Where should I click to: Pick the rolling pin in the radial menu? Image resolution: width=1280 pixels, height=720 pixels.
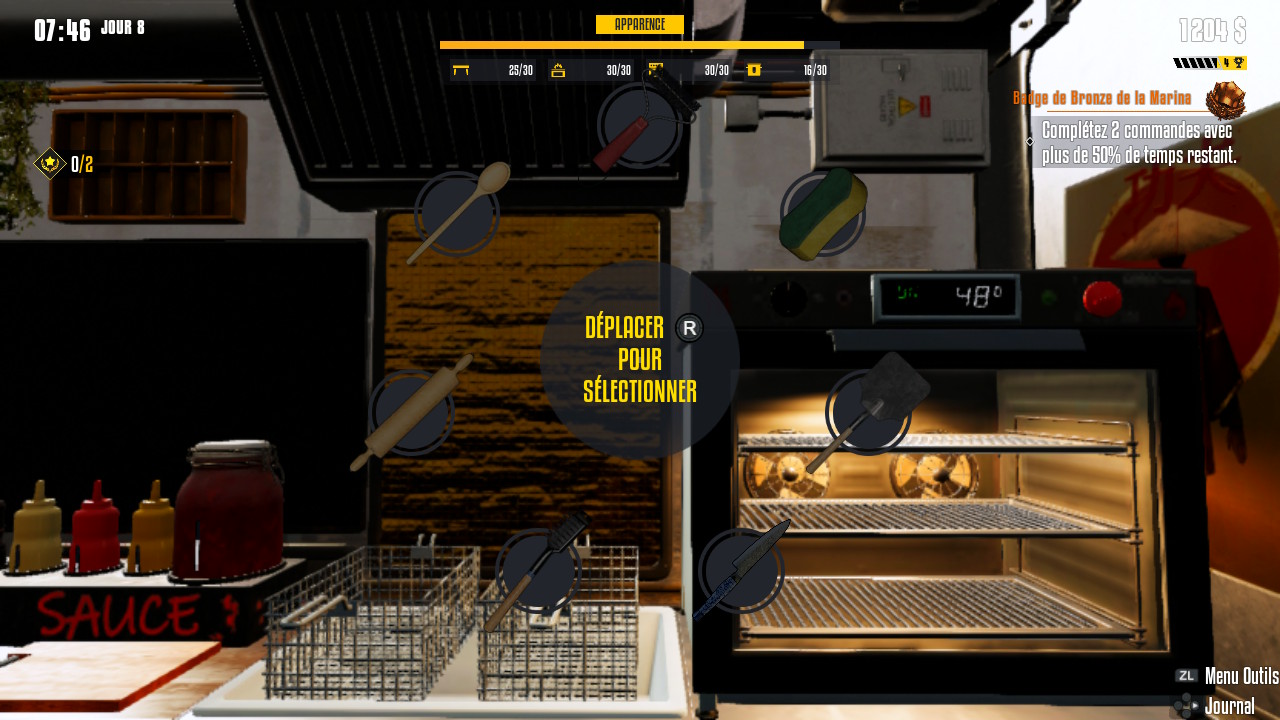coord(412,413)
